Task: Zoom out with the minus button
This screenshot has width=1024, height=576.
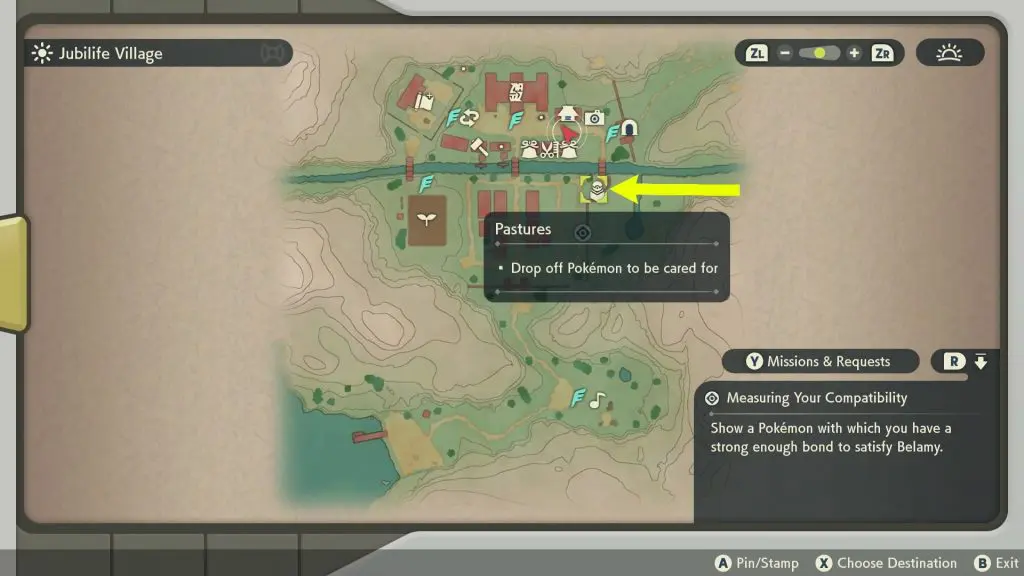Action: tap(786, 53)
